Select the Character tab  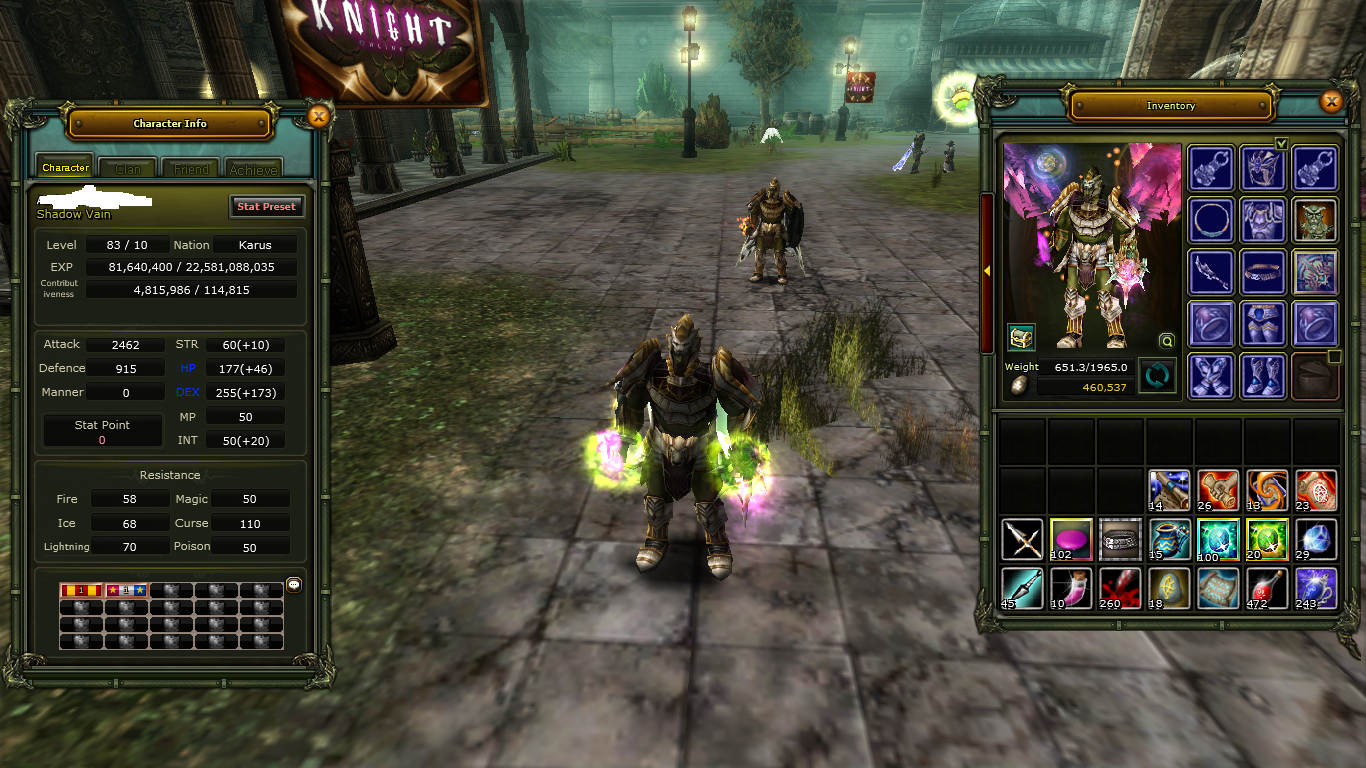66,168
